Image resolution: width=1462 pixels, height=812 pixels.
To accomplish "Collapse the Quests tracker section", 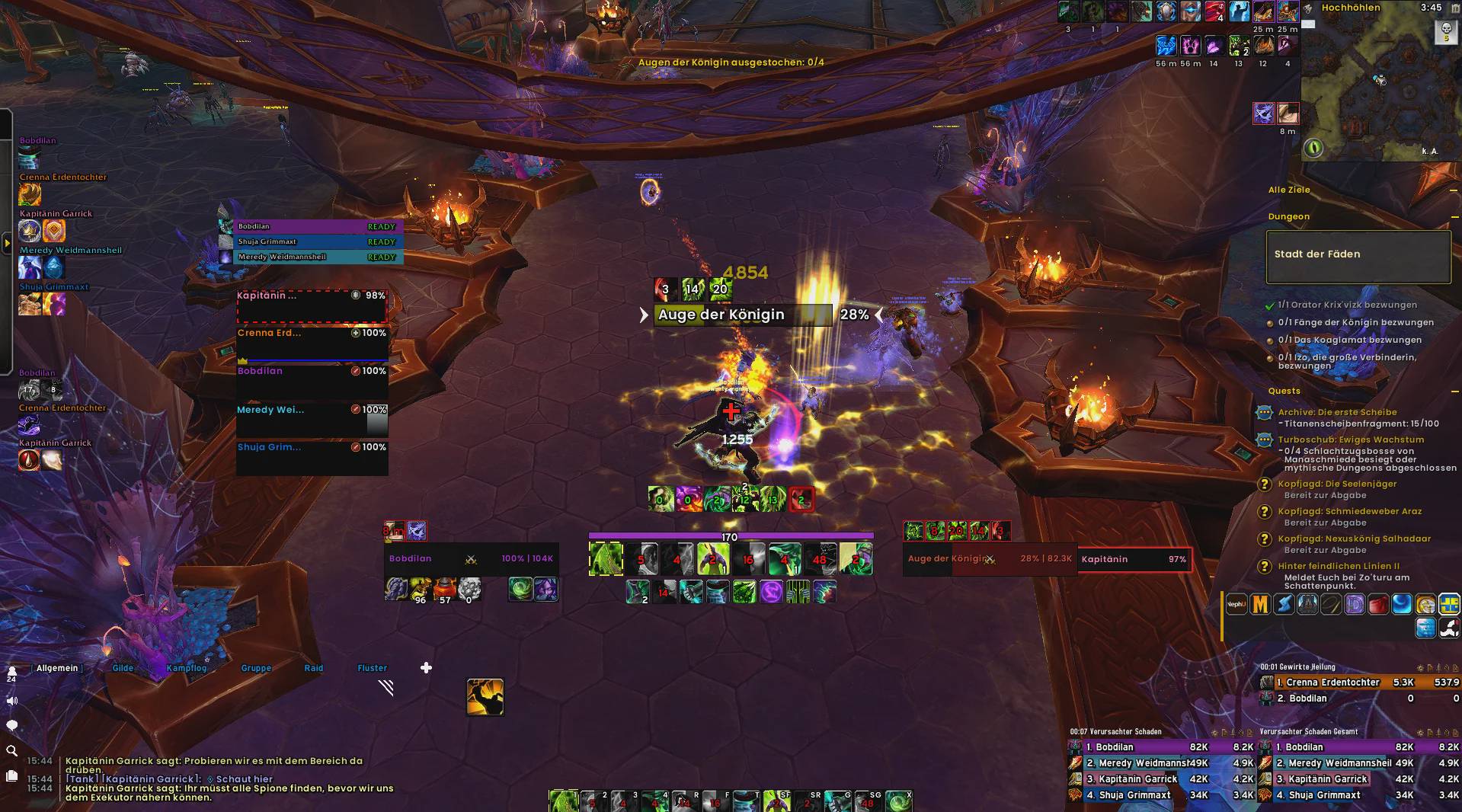I will click(x=1453, y=392).
